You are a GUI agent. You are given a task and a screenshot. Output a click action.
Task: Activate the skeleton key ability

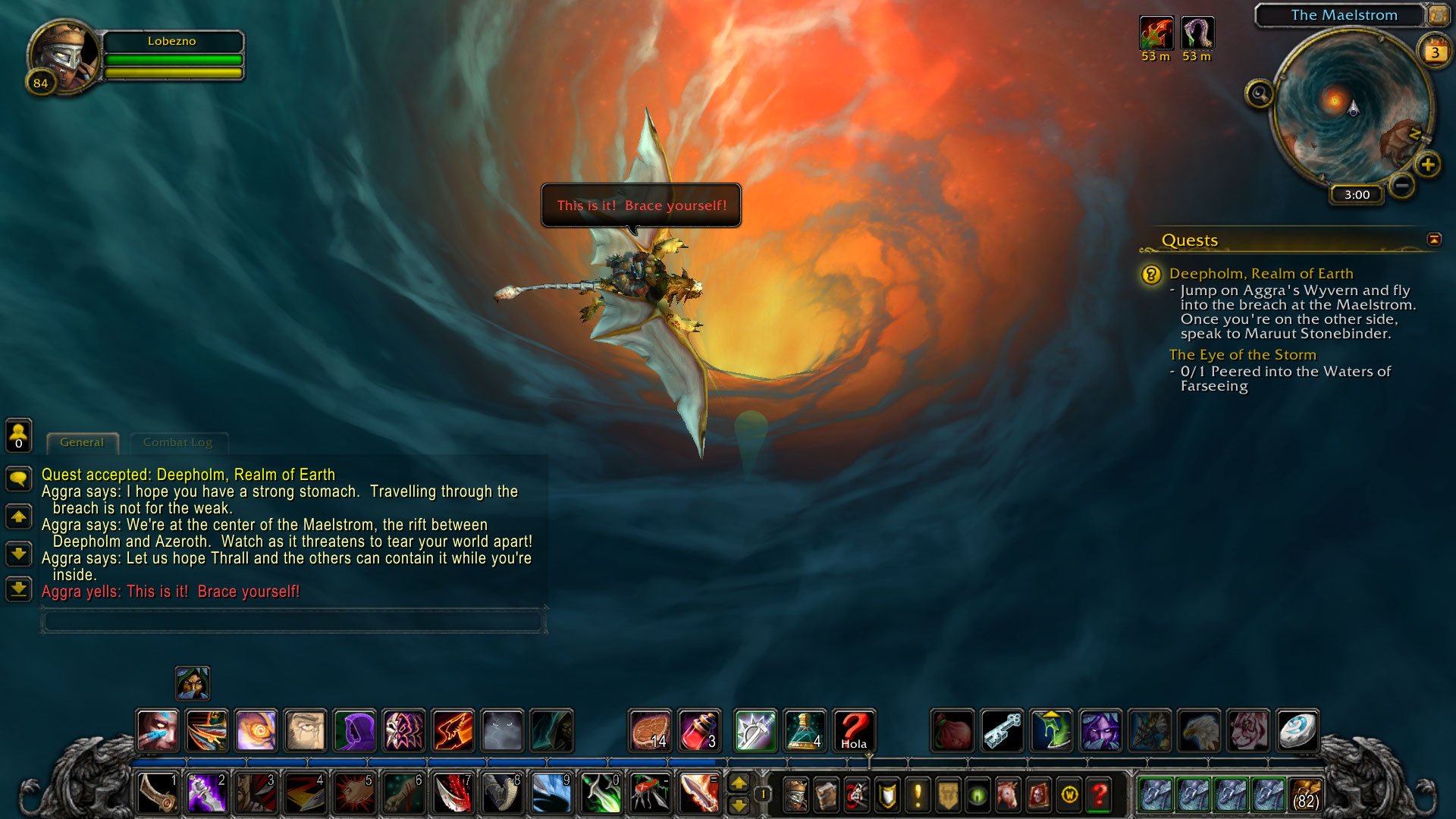pyautogui.click(x=1002, y=731)
